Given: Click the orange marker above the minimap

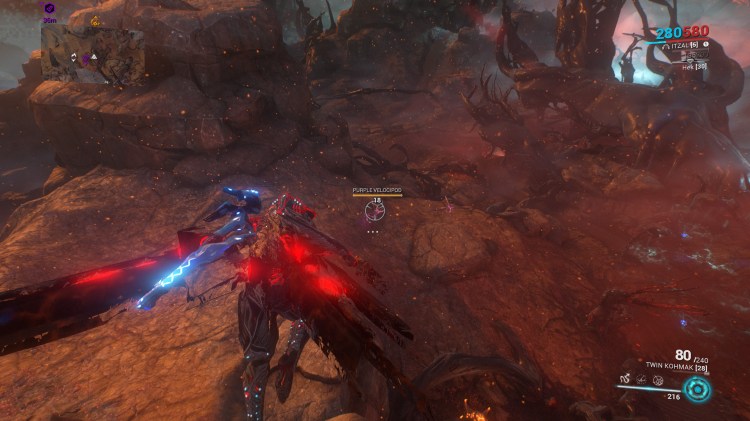Looking at the screenshot, I should [95, 20].
